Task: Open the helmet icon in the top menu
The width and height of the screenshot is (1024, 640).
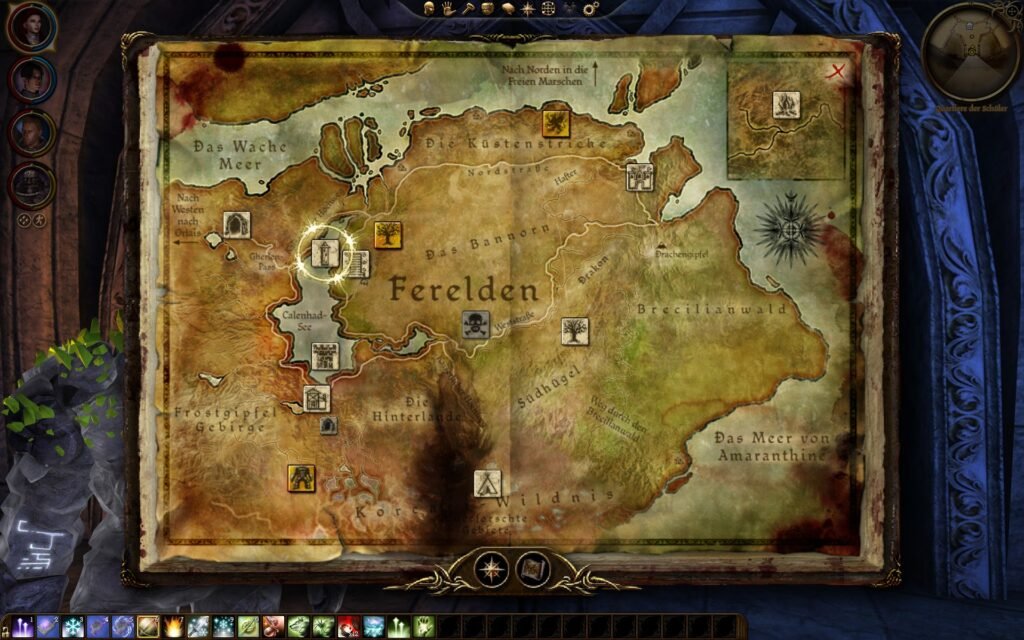Action: tap(428, 8)
